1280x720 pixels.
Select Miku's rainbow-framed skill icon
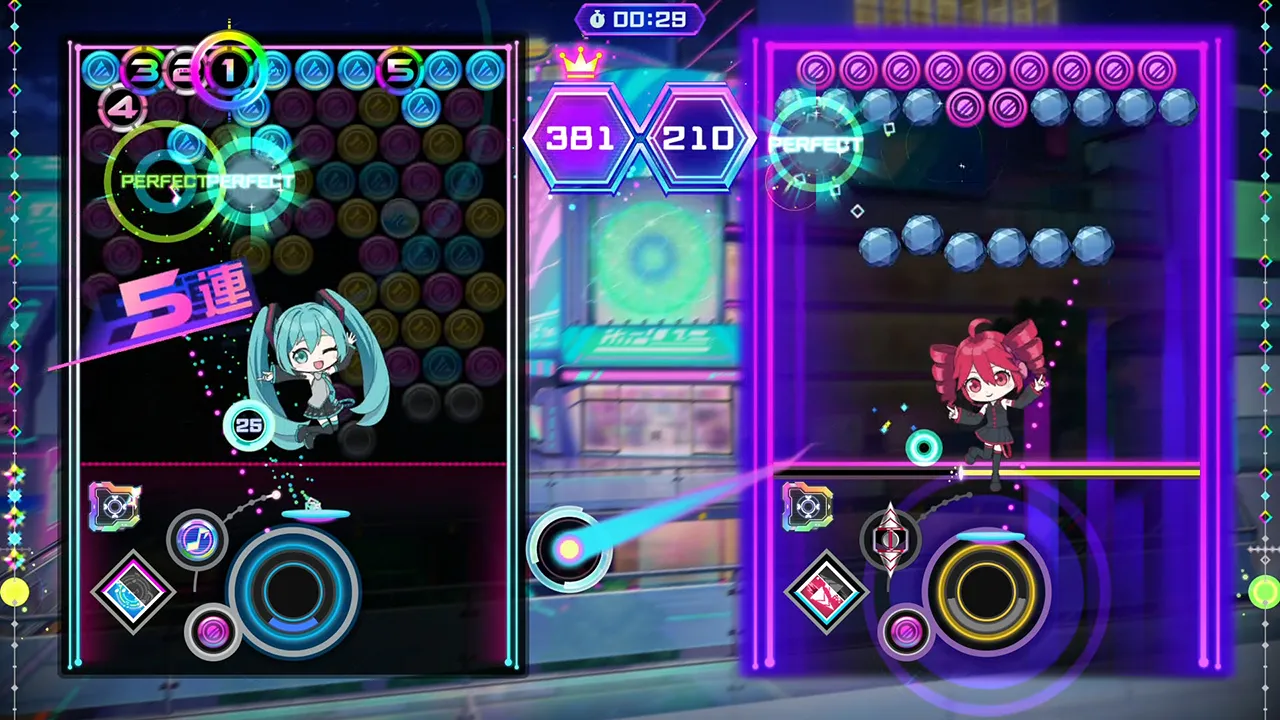tap(113, 506)
